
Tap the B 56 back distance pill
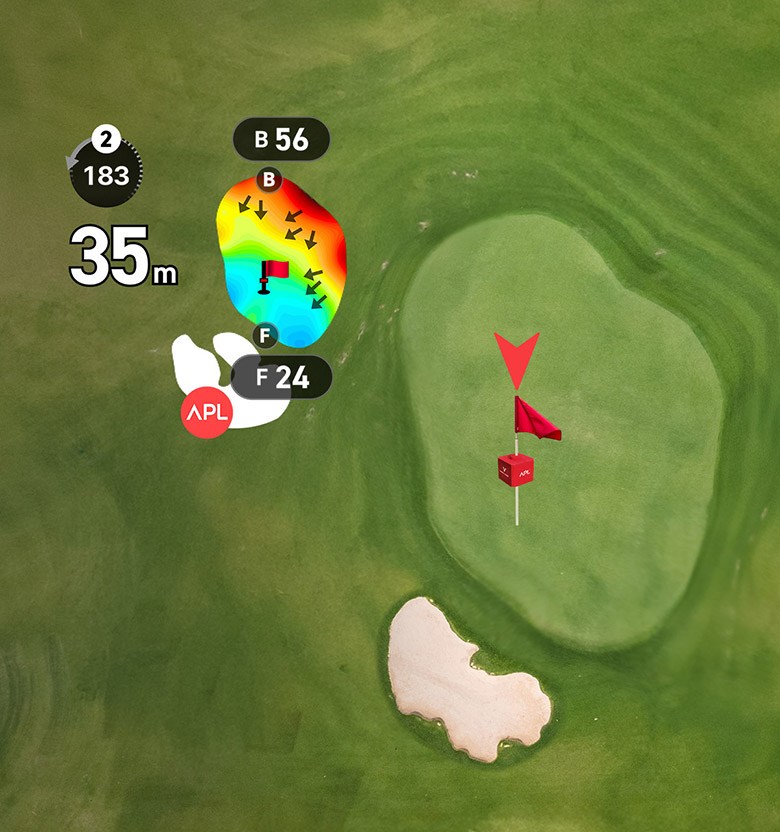[x=281, y=139]
